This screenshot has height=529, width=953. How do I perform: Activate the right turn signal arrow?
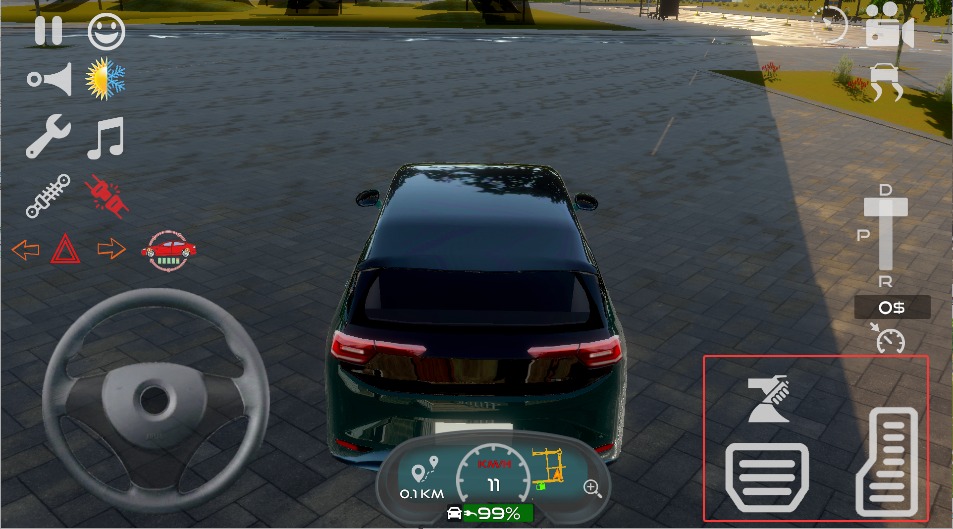[111, 249]
